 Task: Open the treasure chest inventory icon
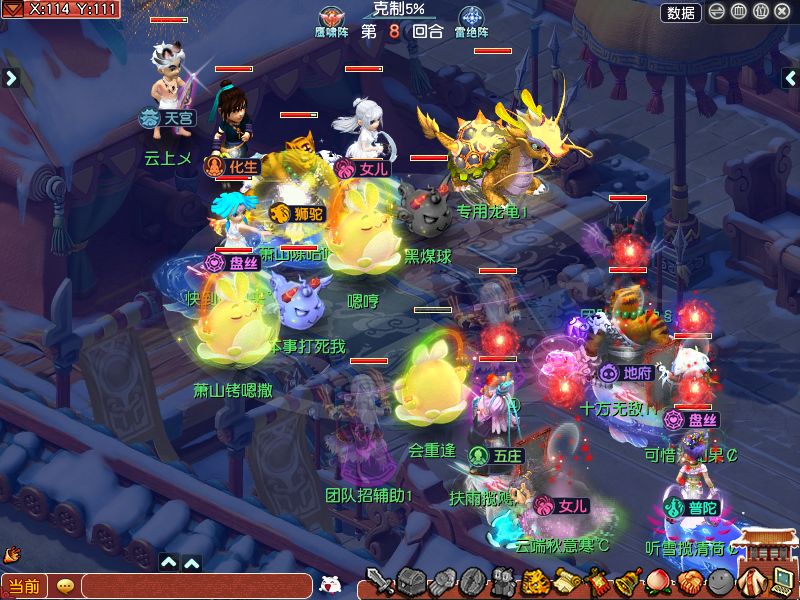(411, 581)
